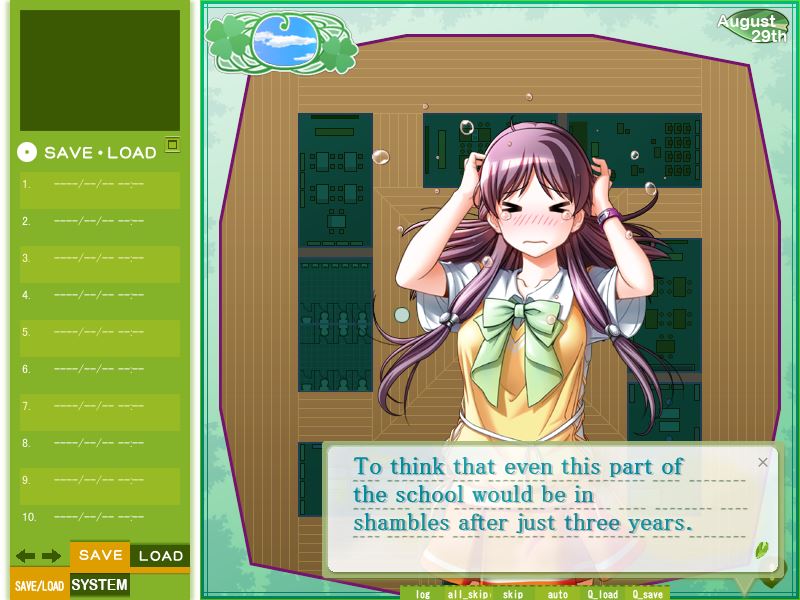
Task: Open the message log
Action: tap(423, 594)
